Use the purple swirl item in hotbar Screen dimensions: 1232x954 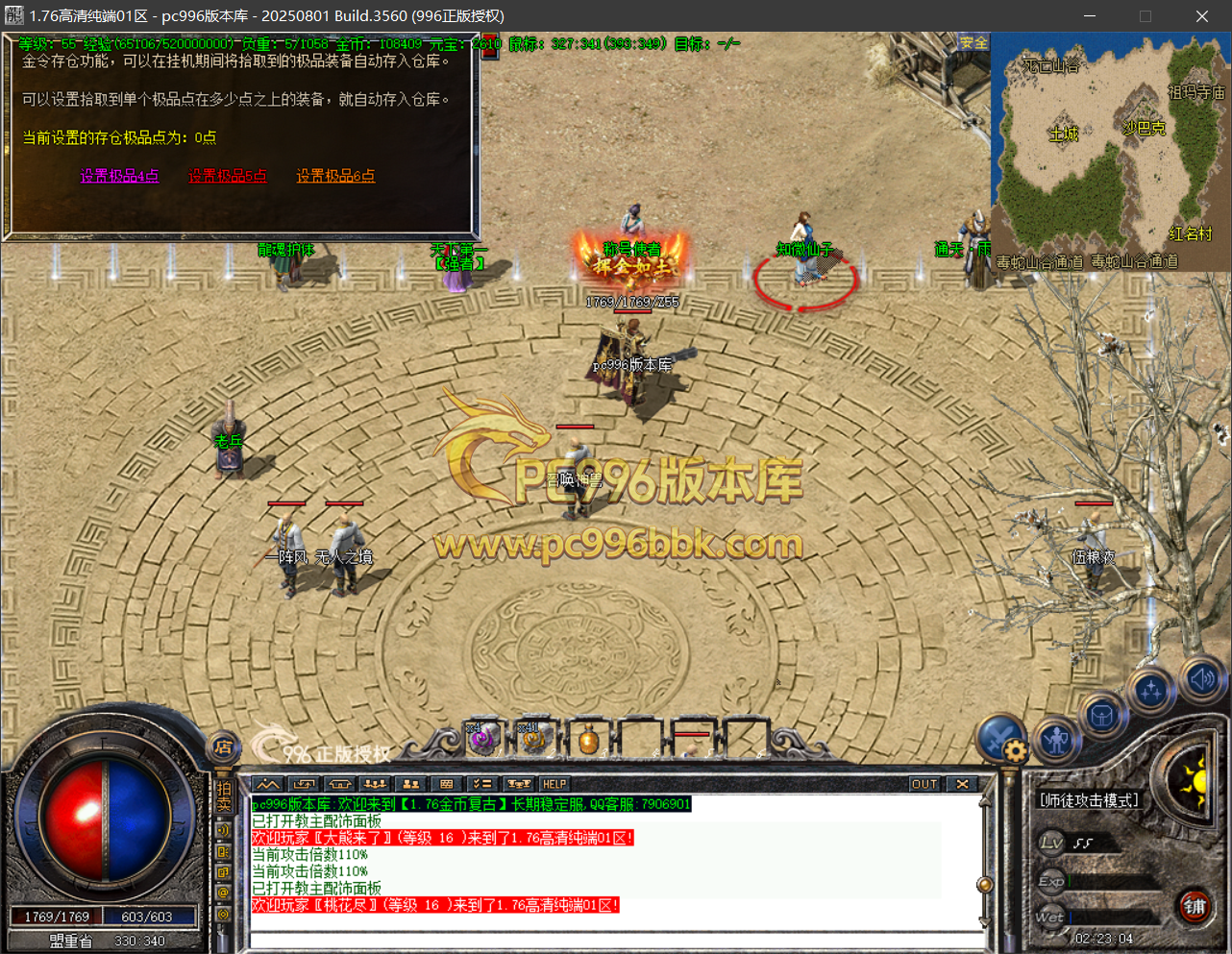pos(483,738)
